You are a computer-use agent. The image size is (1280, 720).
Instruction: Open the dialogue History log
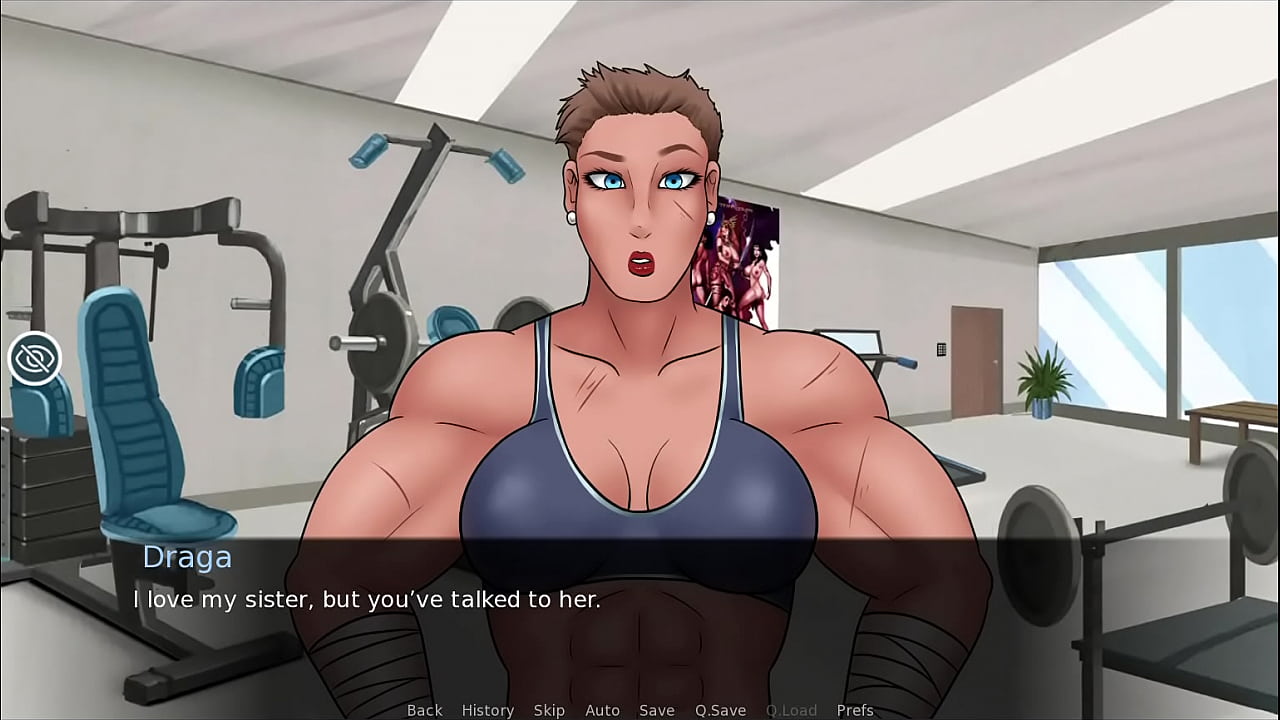point(487,710)
